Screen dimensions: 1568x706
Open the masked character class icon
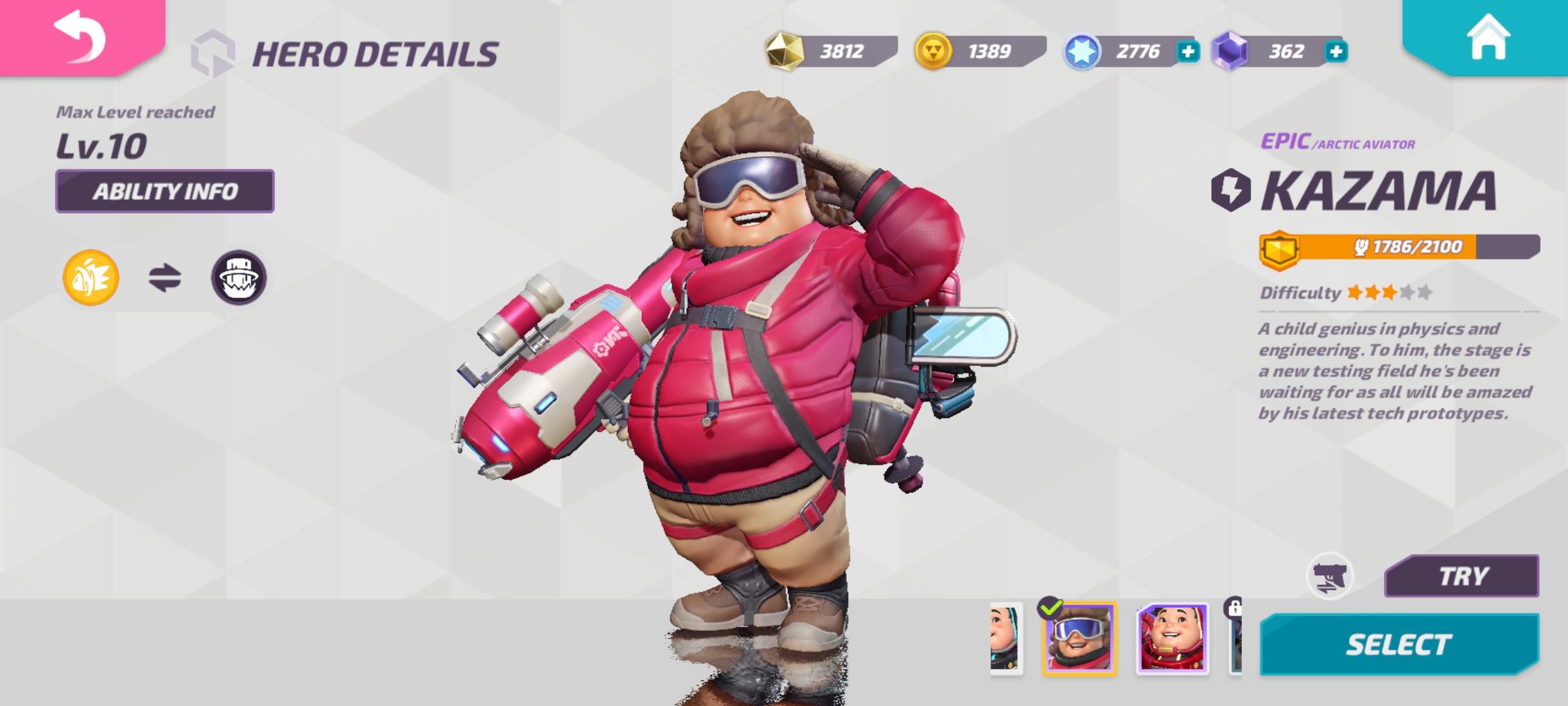(x=240, y=277)
